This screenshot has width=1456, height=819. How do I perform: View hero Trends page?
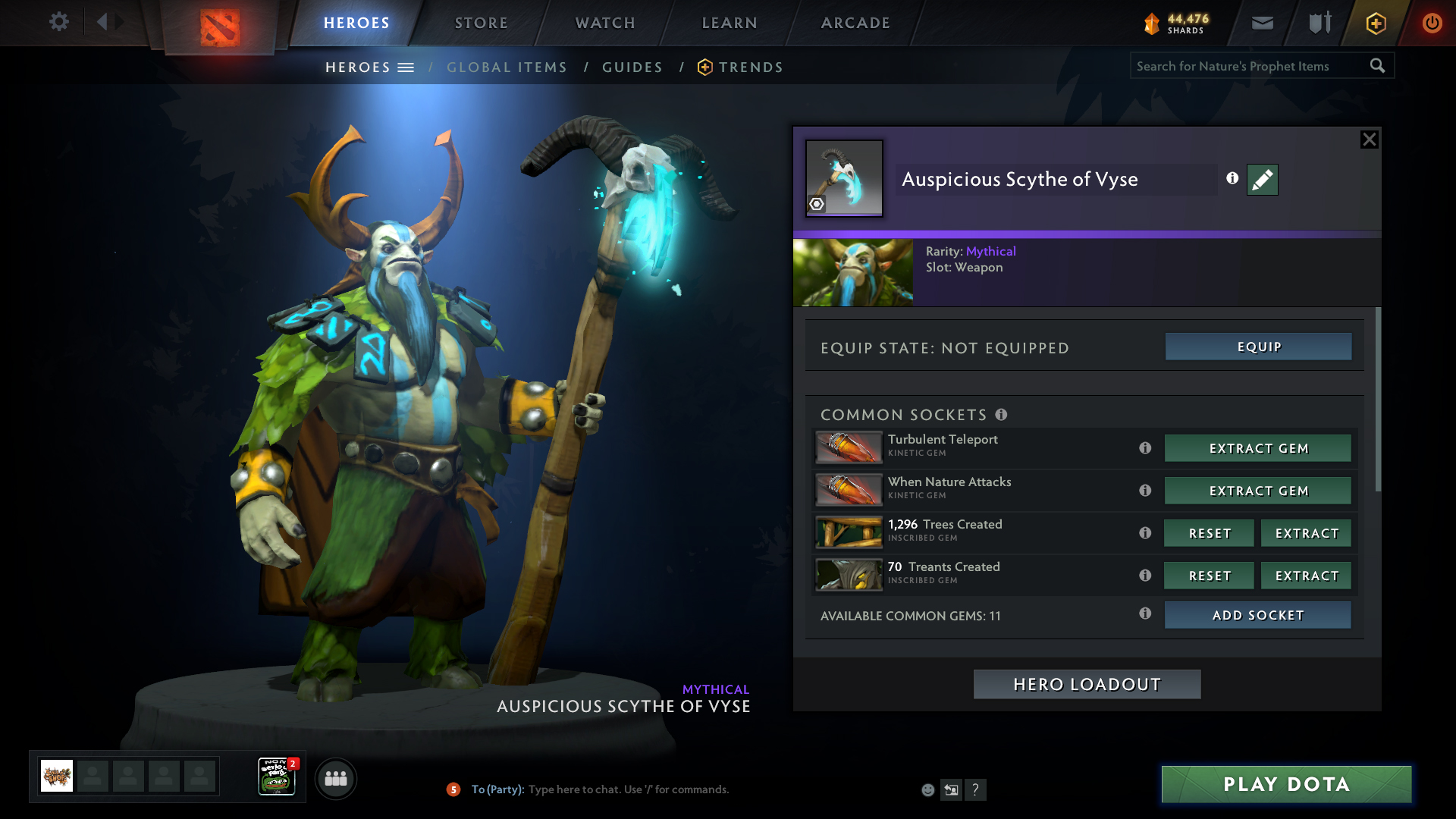pos(750,67)
